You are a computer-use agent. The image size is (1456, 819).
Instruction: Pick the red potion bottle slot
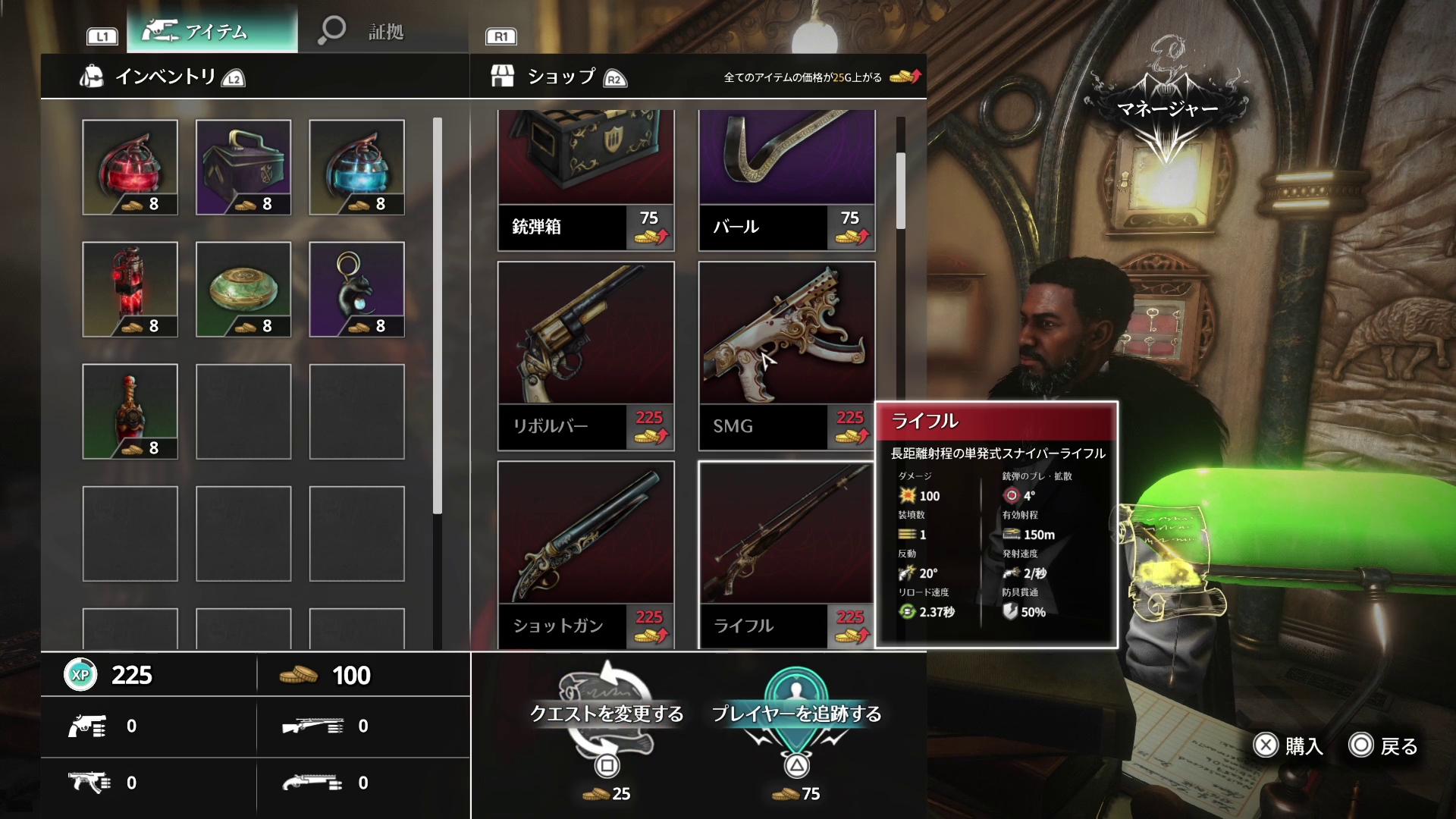pyautogui.click(x=130, y=411)
